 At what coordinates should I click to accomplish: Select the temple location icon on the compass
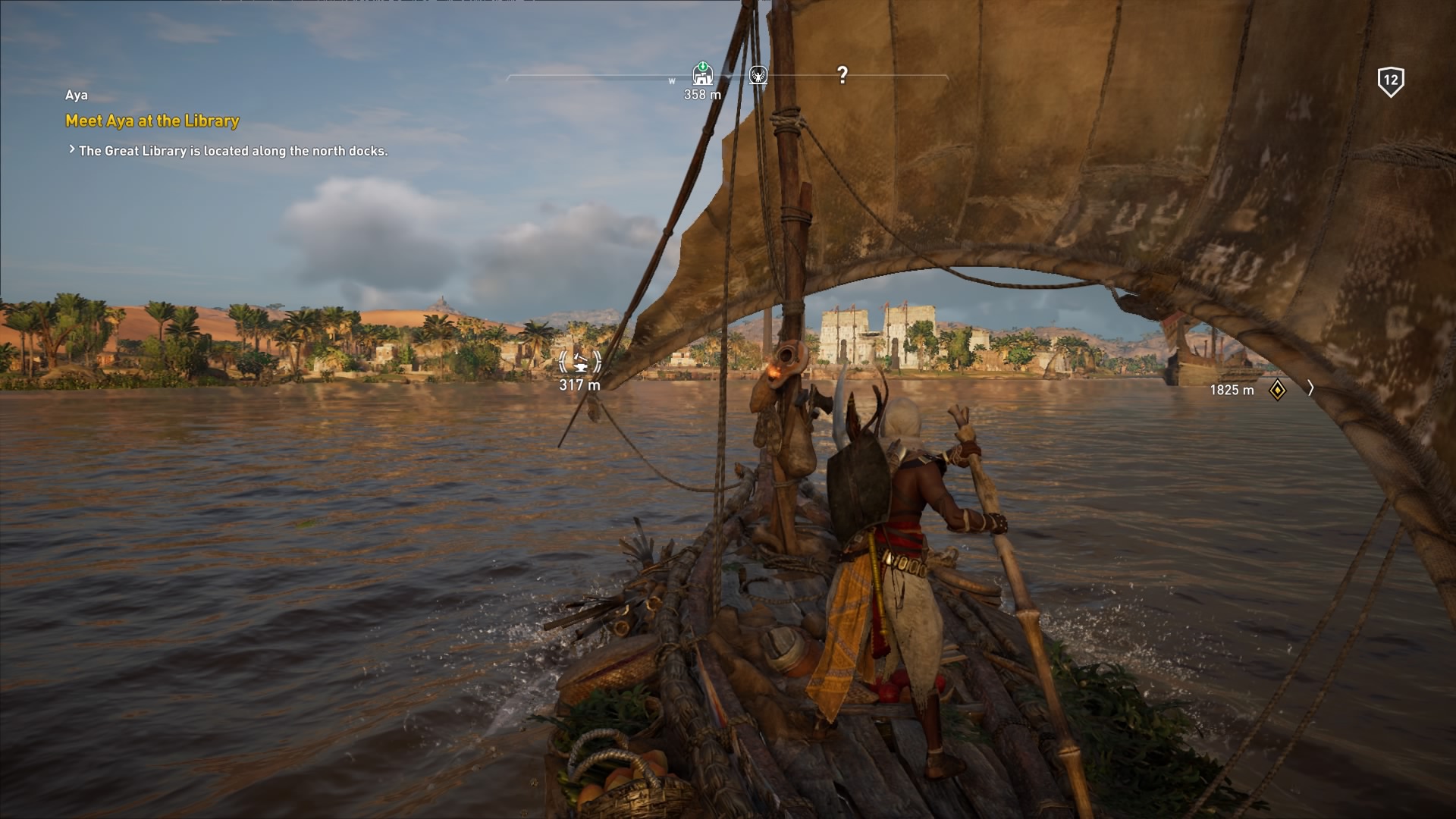click(703, 74)
